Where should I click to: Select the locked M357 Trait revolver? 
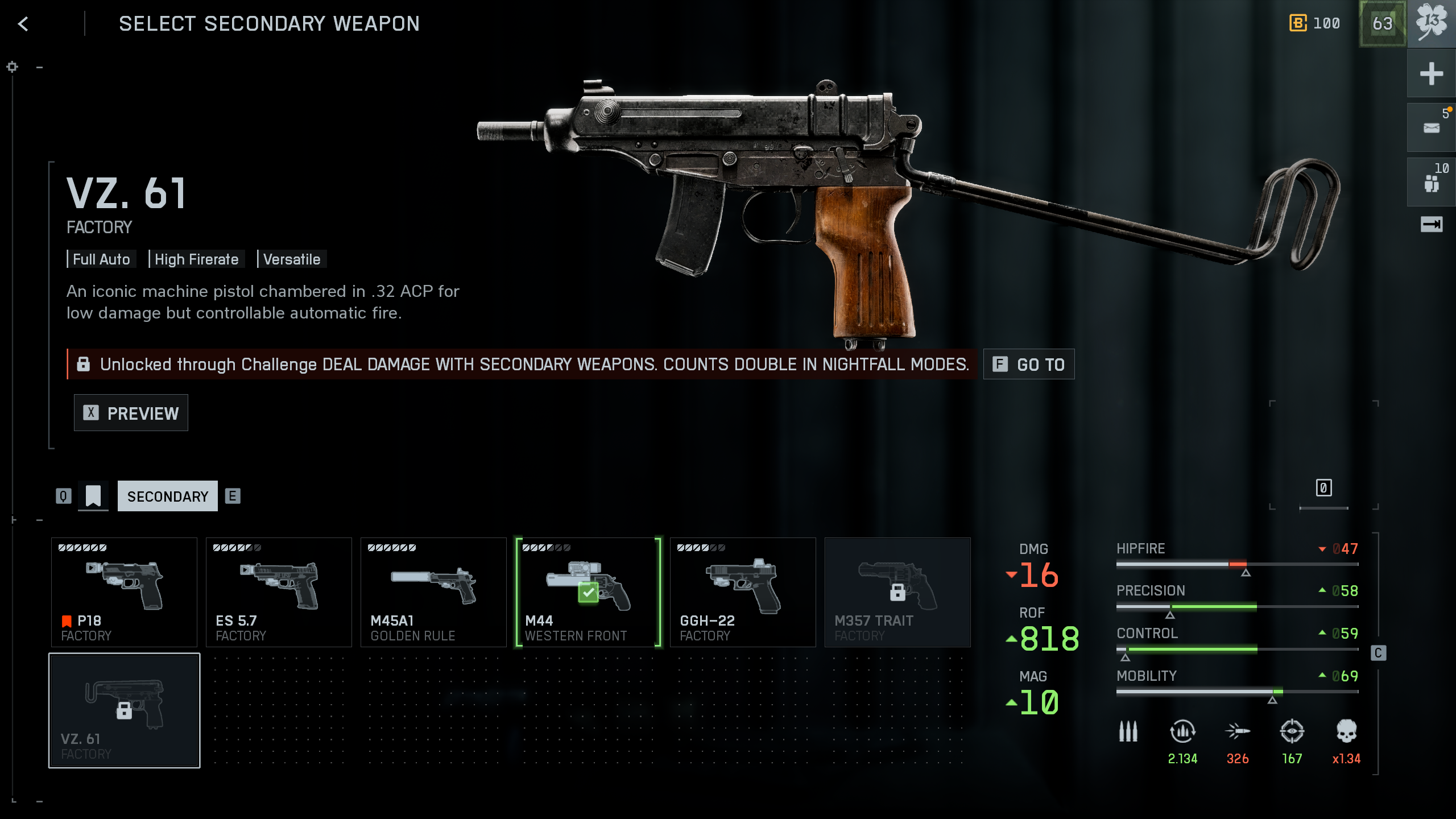pyautogui.click(x=897, y=591)
